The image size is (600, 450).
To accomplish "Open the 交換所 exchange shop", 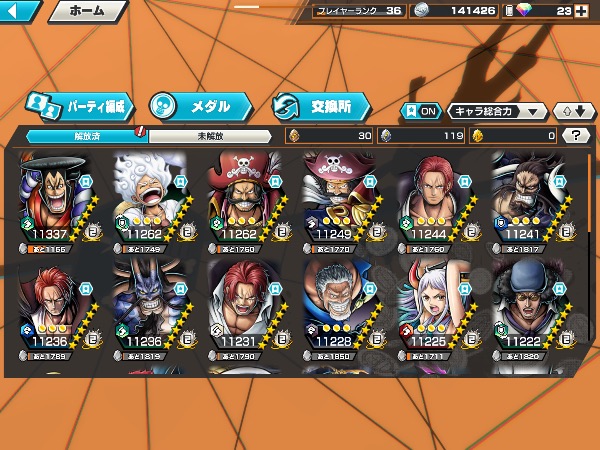I will click(x=320, y=106).
